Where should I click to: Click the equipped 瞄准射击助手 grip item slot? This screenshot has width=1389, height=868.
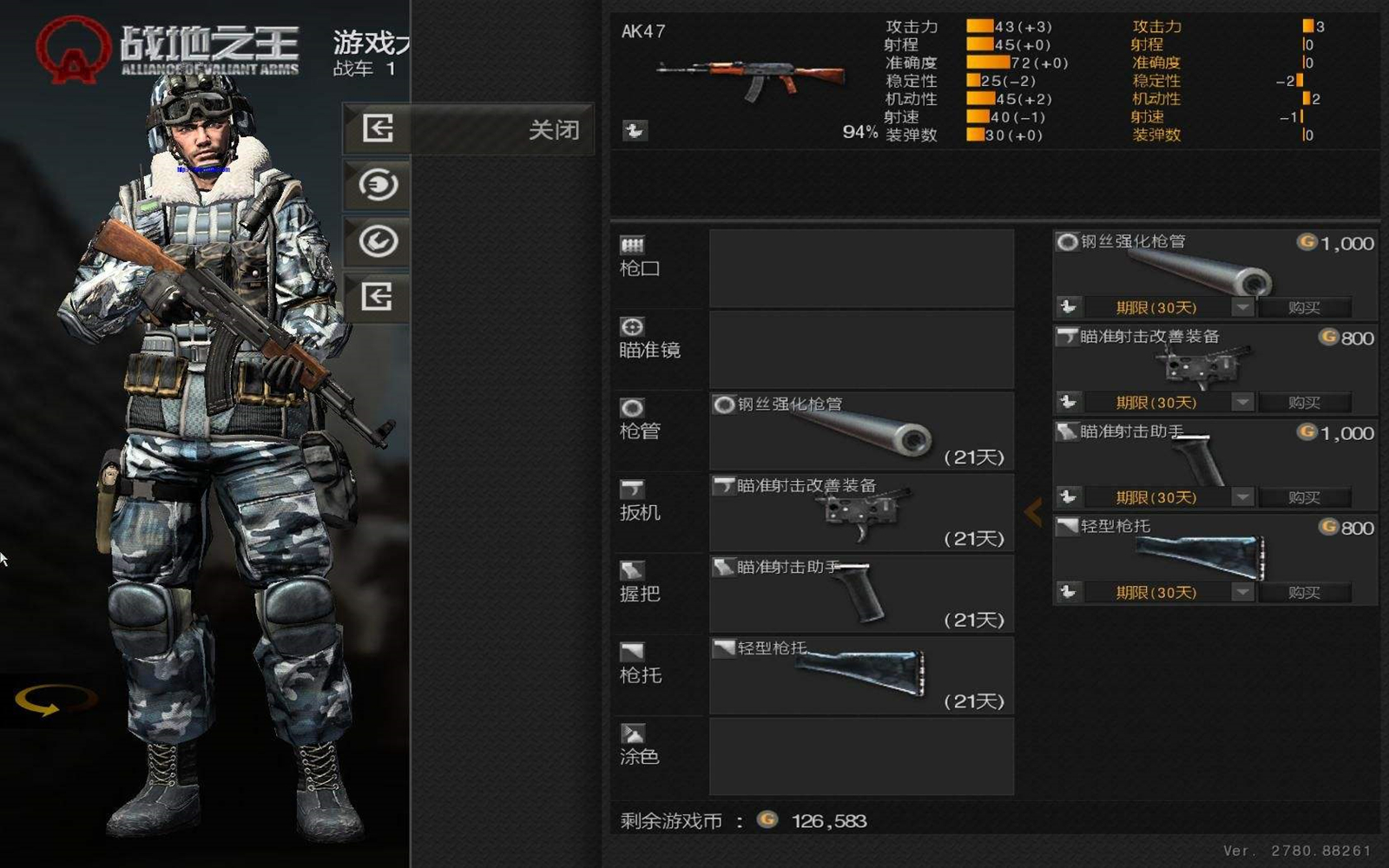pos(861,593)
